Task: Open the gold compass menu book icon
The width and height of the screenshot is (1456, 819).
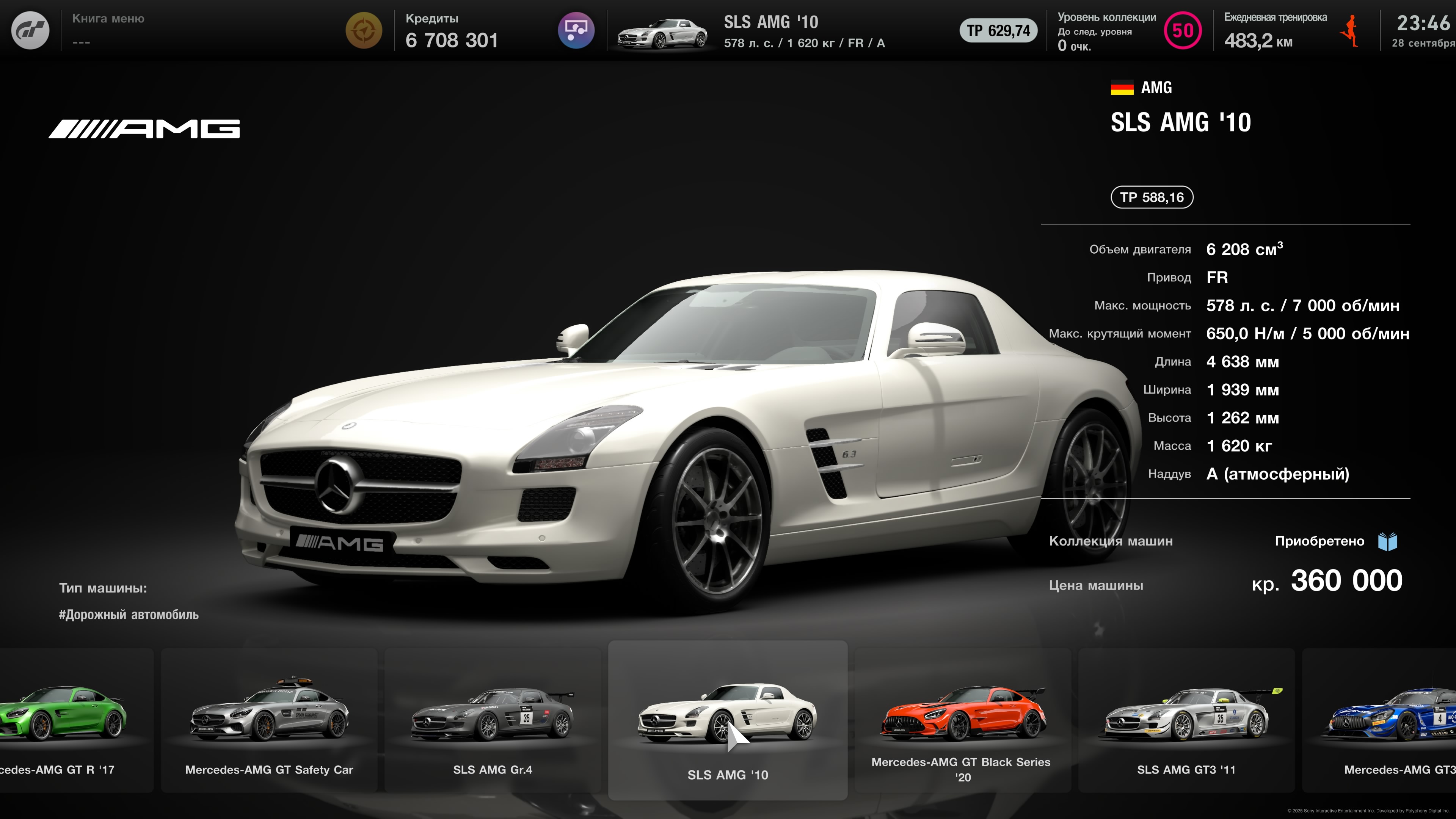Action: pyautogui.click(x=364, y=30)
